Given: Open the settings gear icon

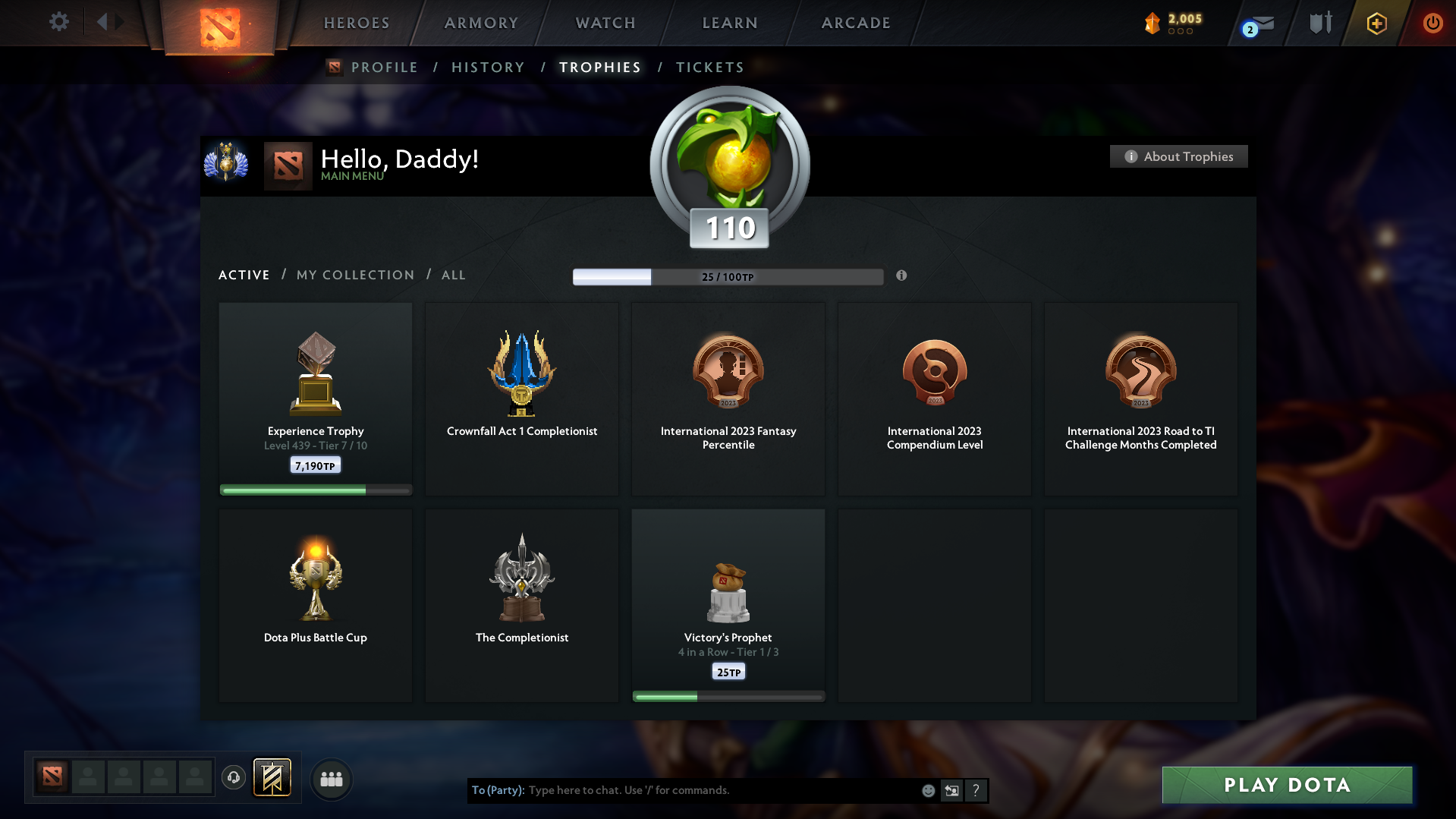Looking at the screenshot, I should click(59, 22).
